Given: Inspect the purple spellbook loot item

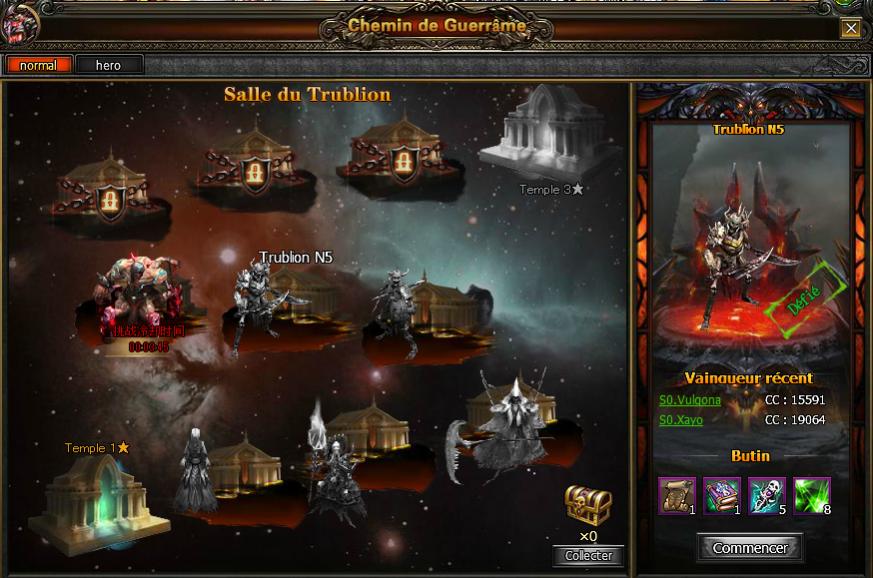Looking at the screenshot, I should click(721, 494).
